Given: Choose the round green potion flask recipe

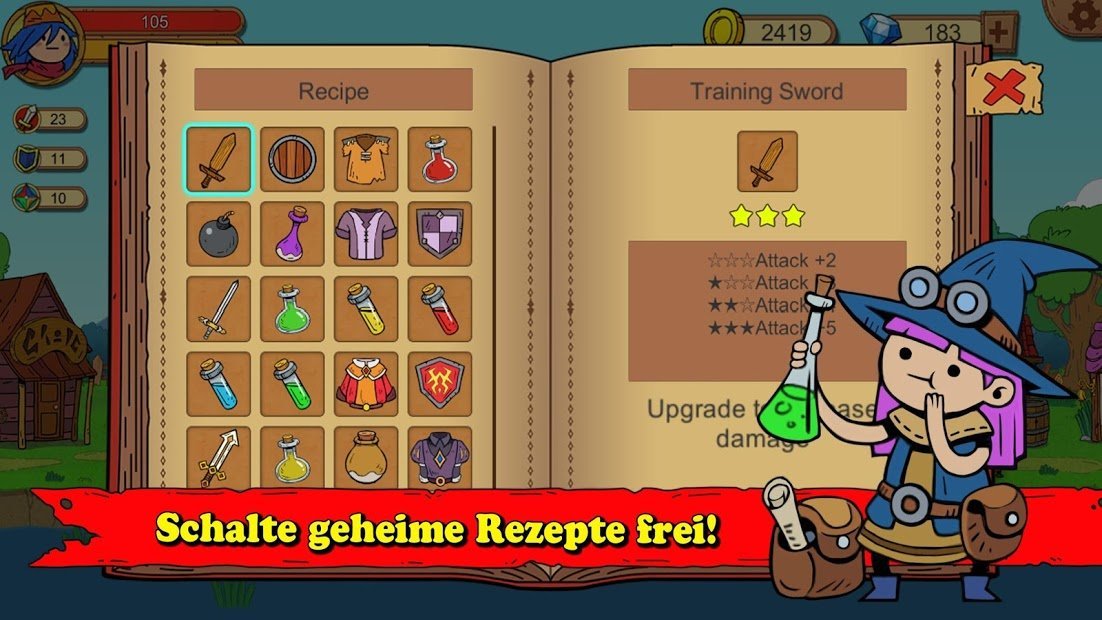Looking at the screenshot, I should point(292,309).
